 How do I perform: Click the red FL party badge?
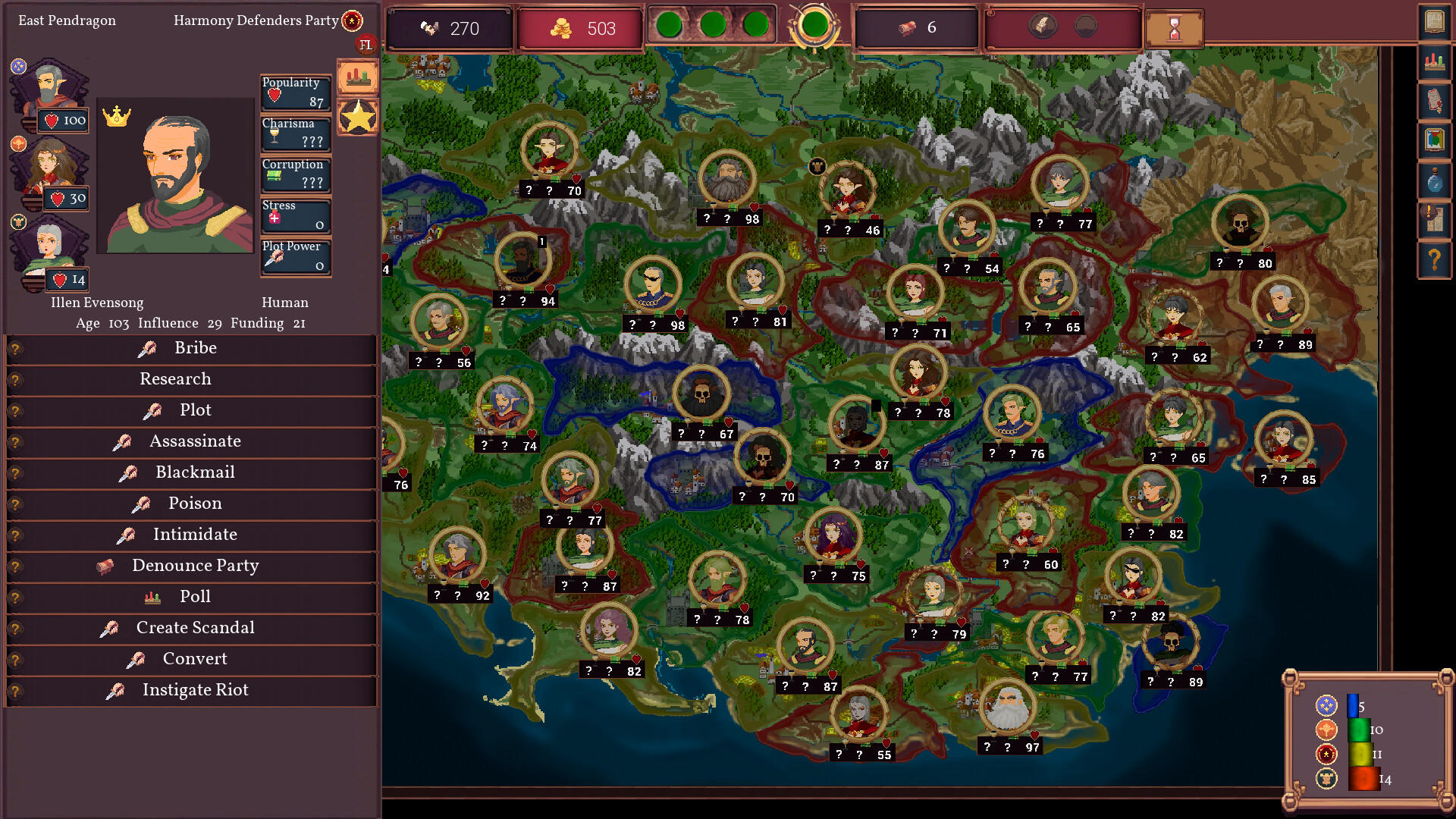coord(368,45)
